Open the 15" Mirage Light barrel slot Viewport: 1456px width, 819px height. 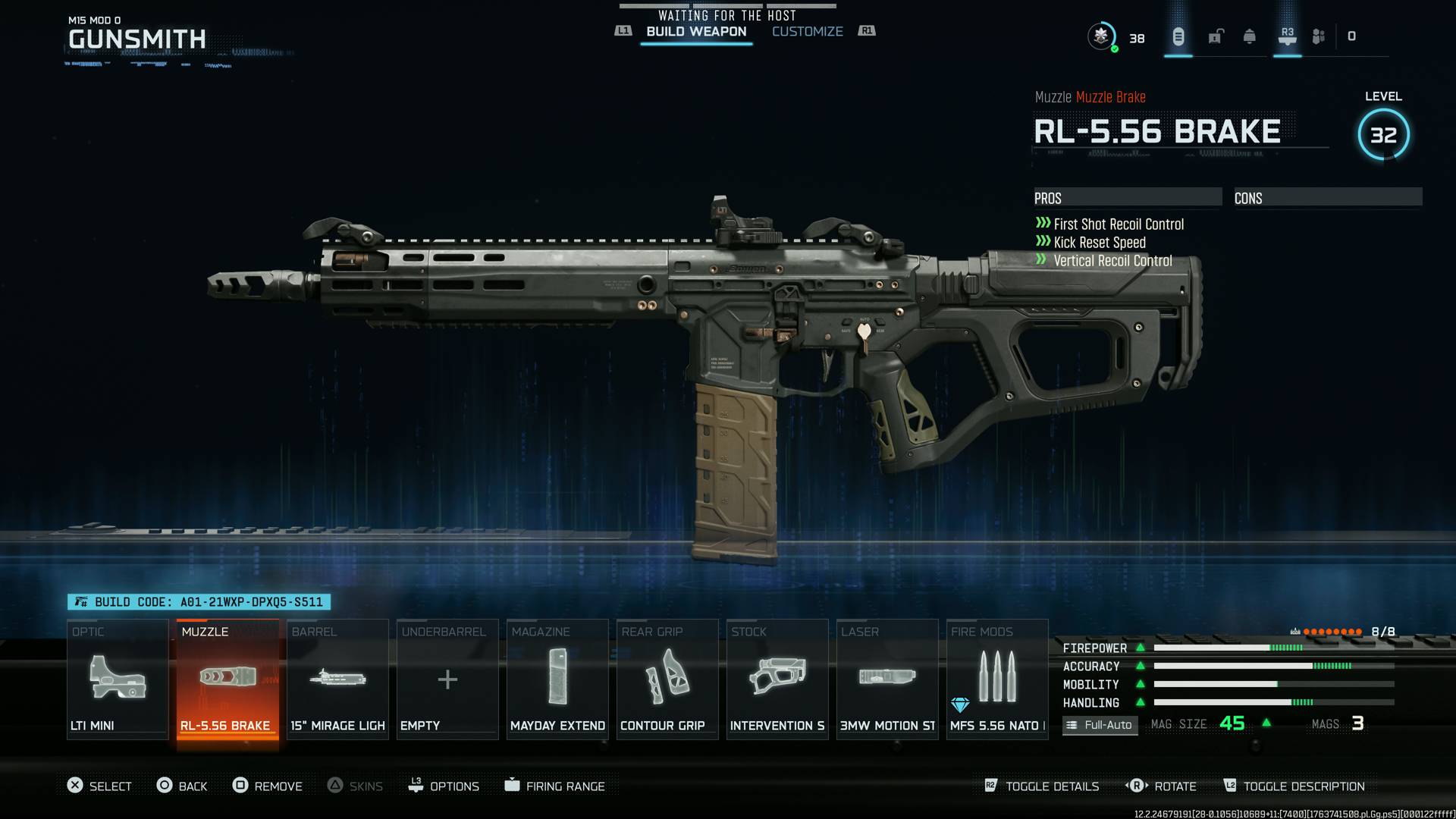337,679
